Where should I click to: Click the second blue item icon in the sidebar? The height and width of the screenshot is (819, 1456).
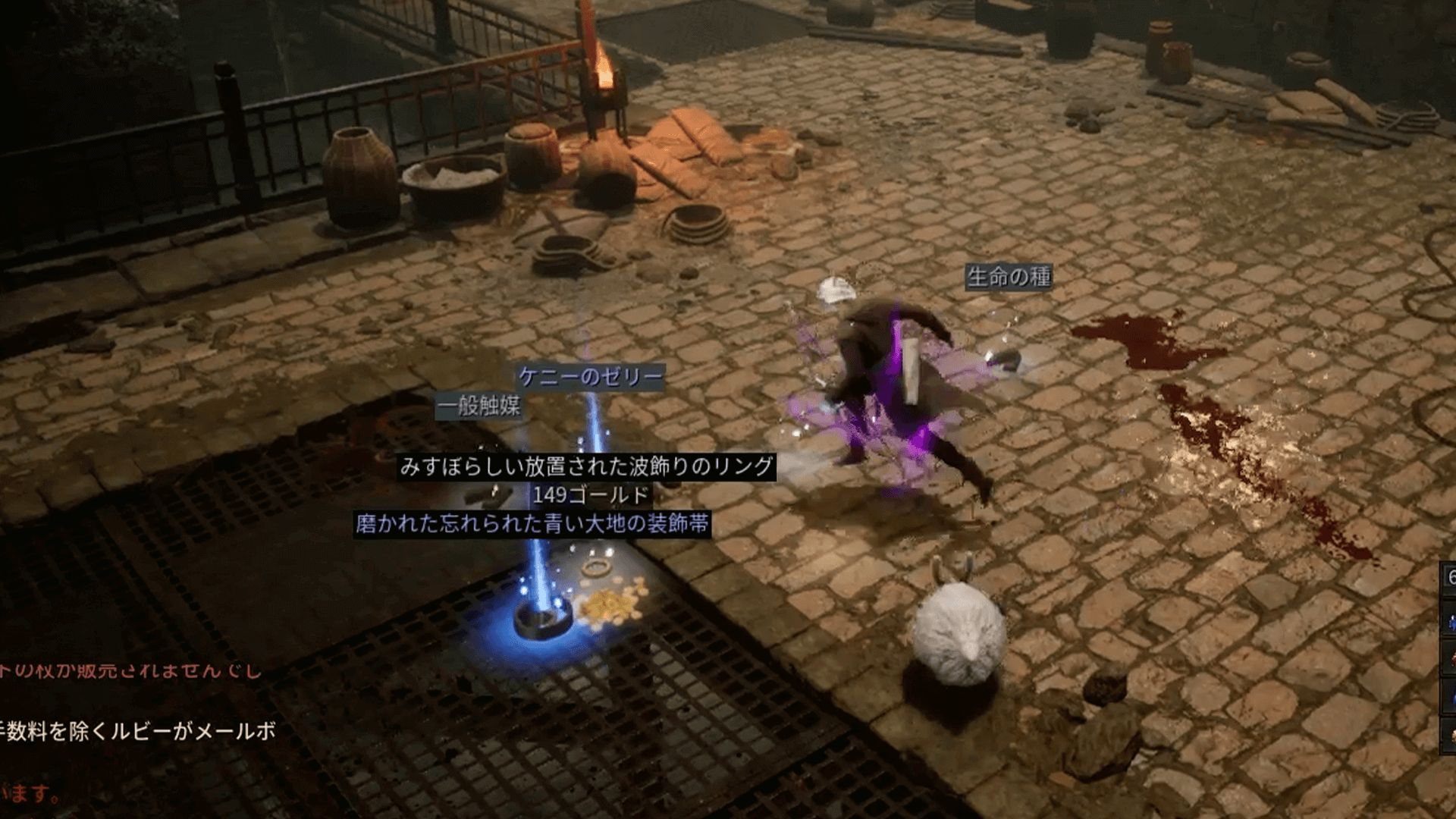1452,698
